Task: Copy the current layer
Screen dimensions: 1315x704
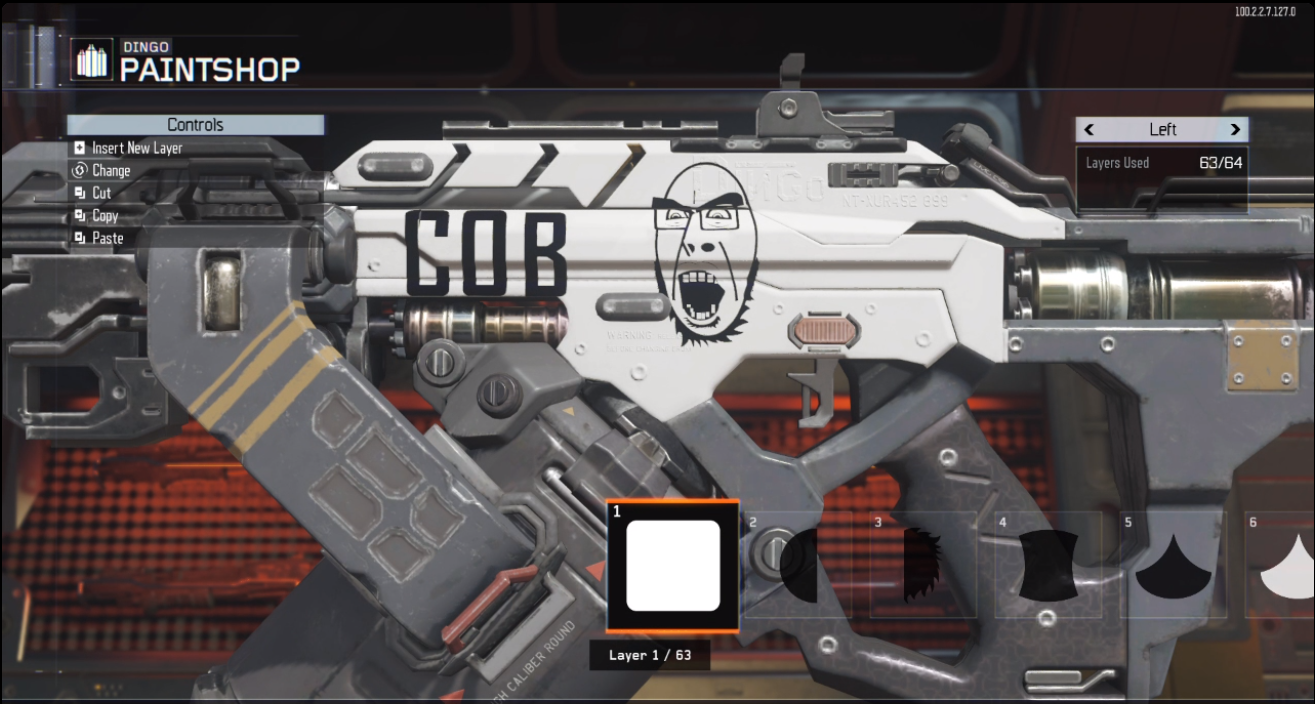Action: coord(104,216)
